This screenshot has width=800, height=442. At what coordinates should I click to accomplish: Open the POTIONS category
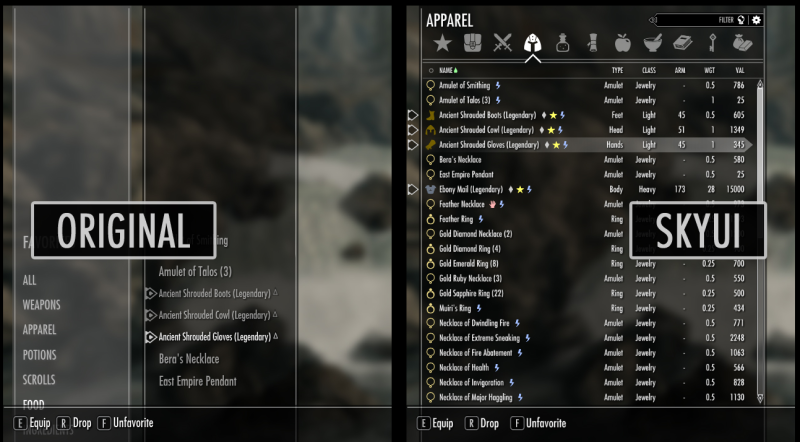39,355
